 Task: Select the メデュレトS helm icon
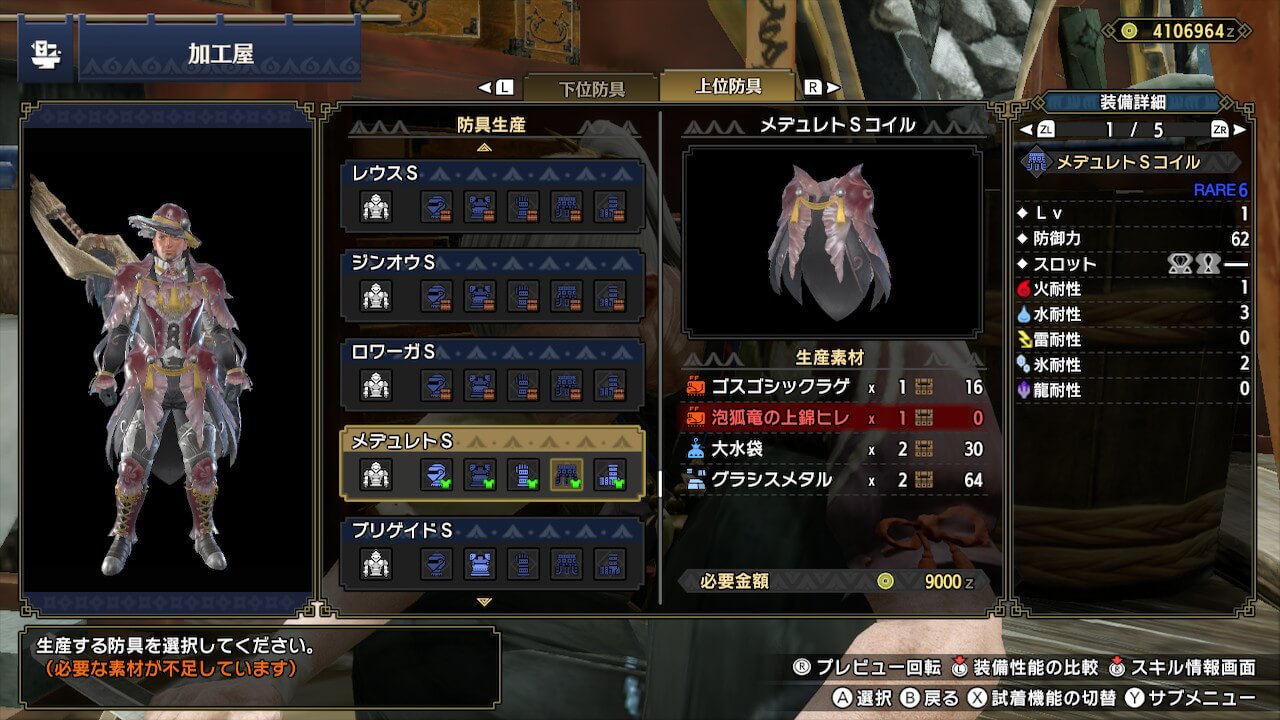436,475
